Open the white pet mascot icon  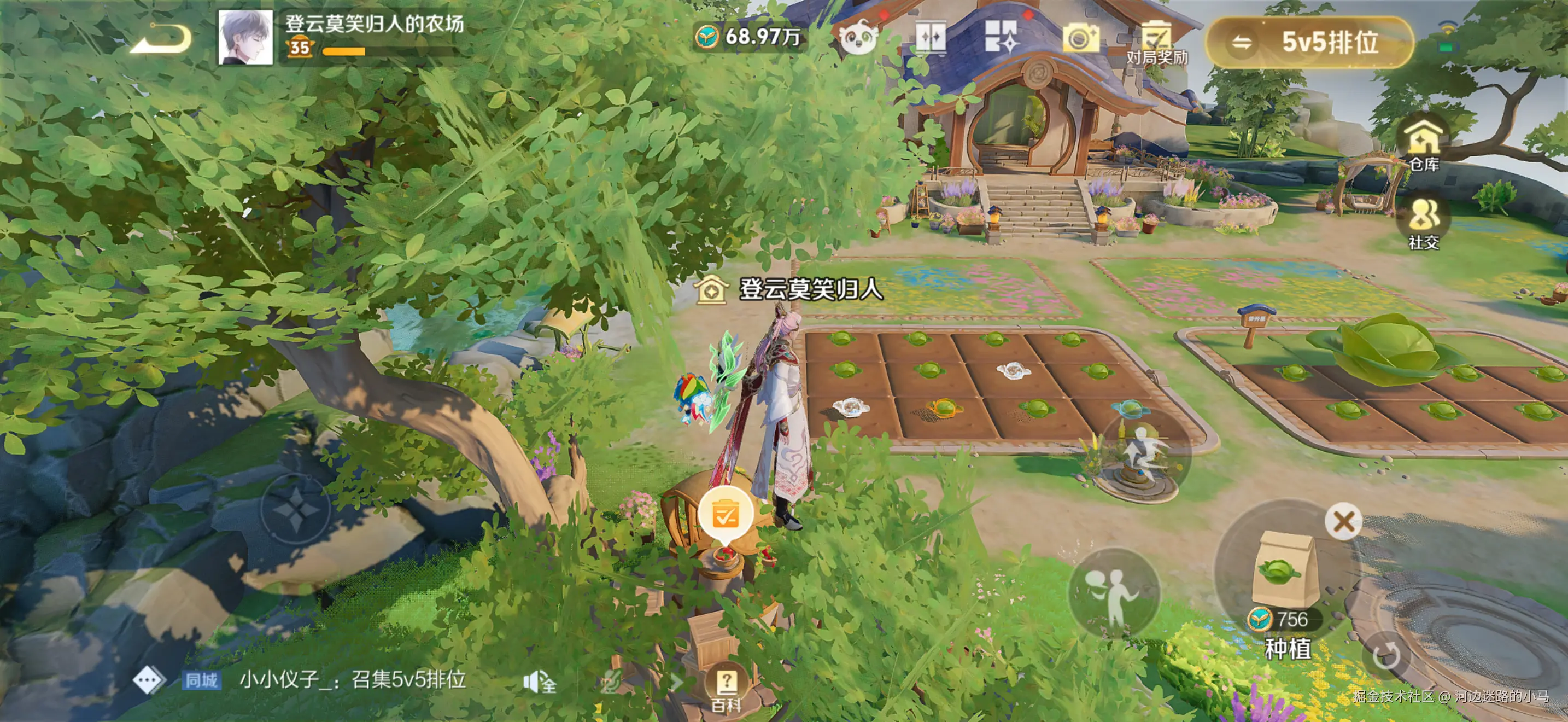pos(858,39)
